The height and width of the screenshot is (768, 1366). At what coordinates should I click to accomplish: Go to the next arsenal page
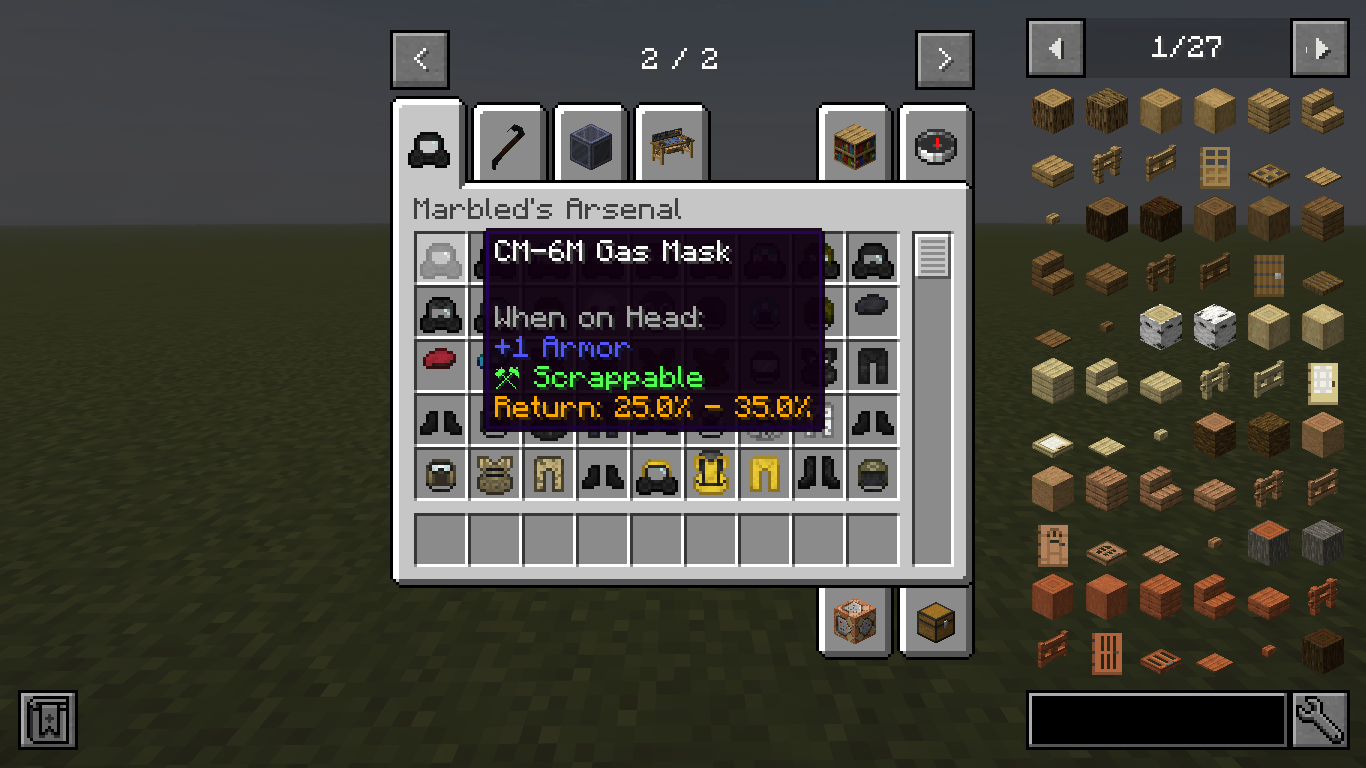(x=943, y=59)
